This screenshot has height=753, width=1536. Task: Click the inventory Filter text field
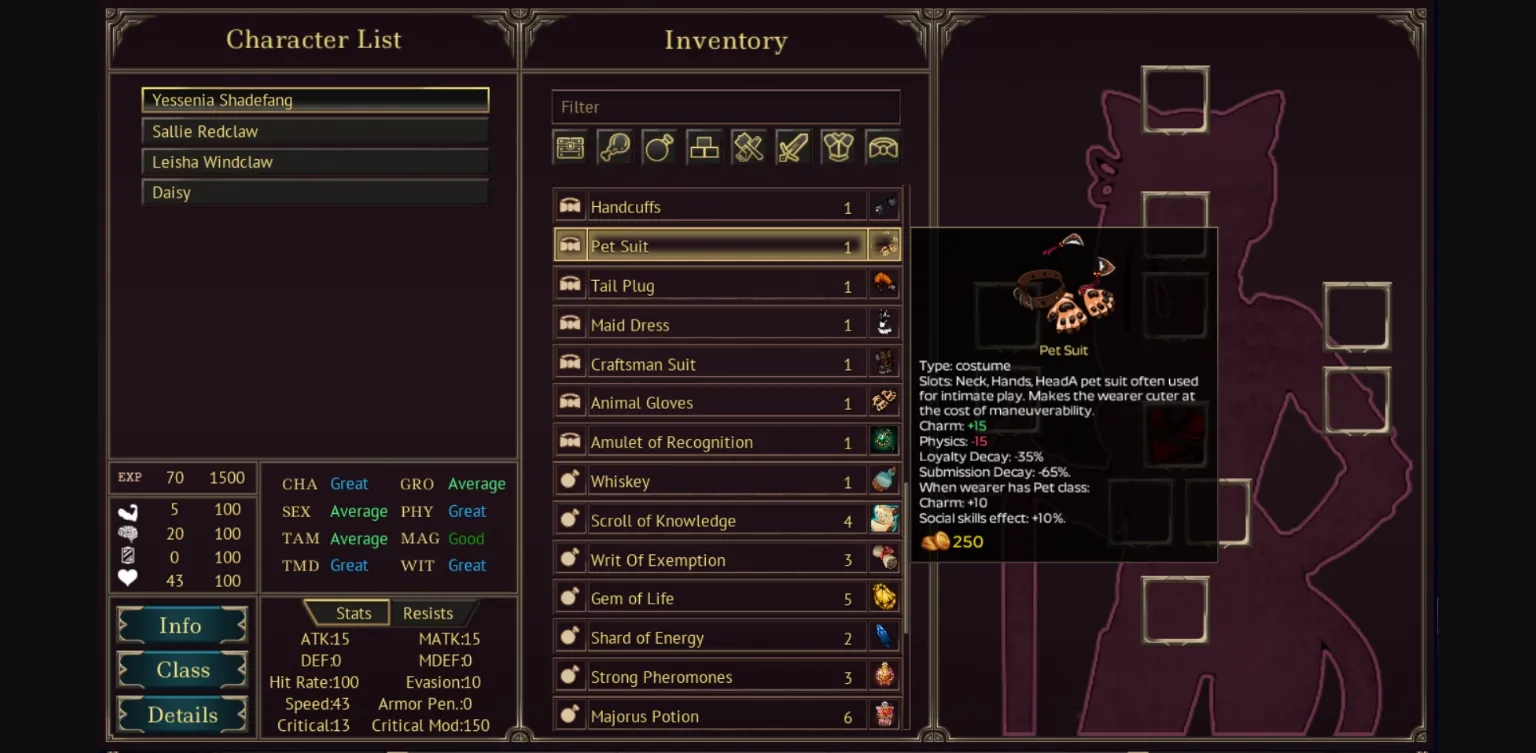point(725,107)
